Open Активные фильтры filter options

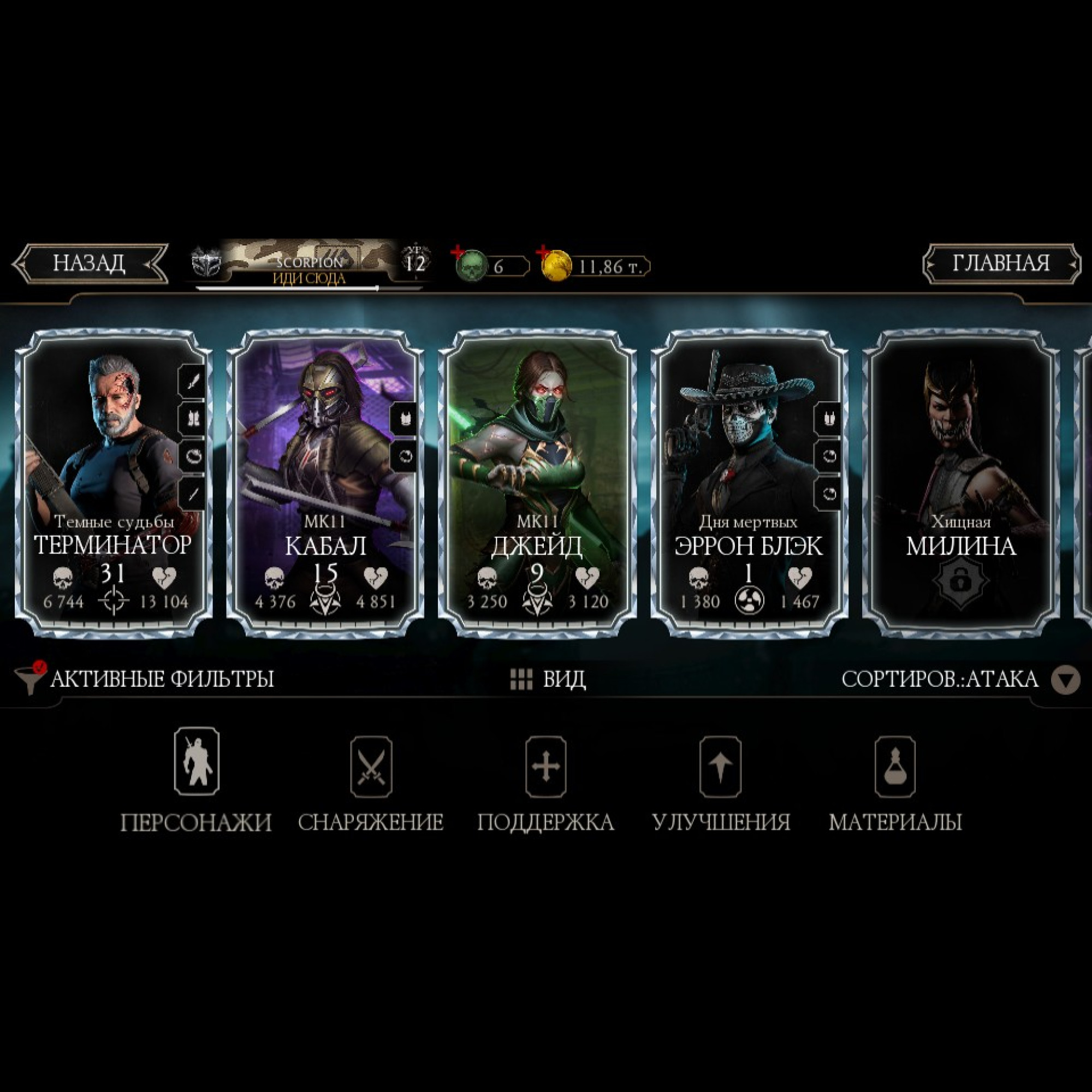[146, 679]
